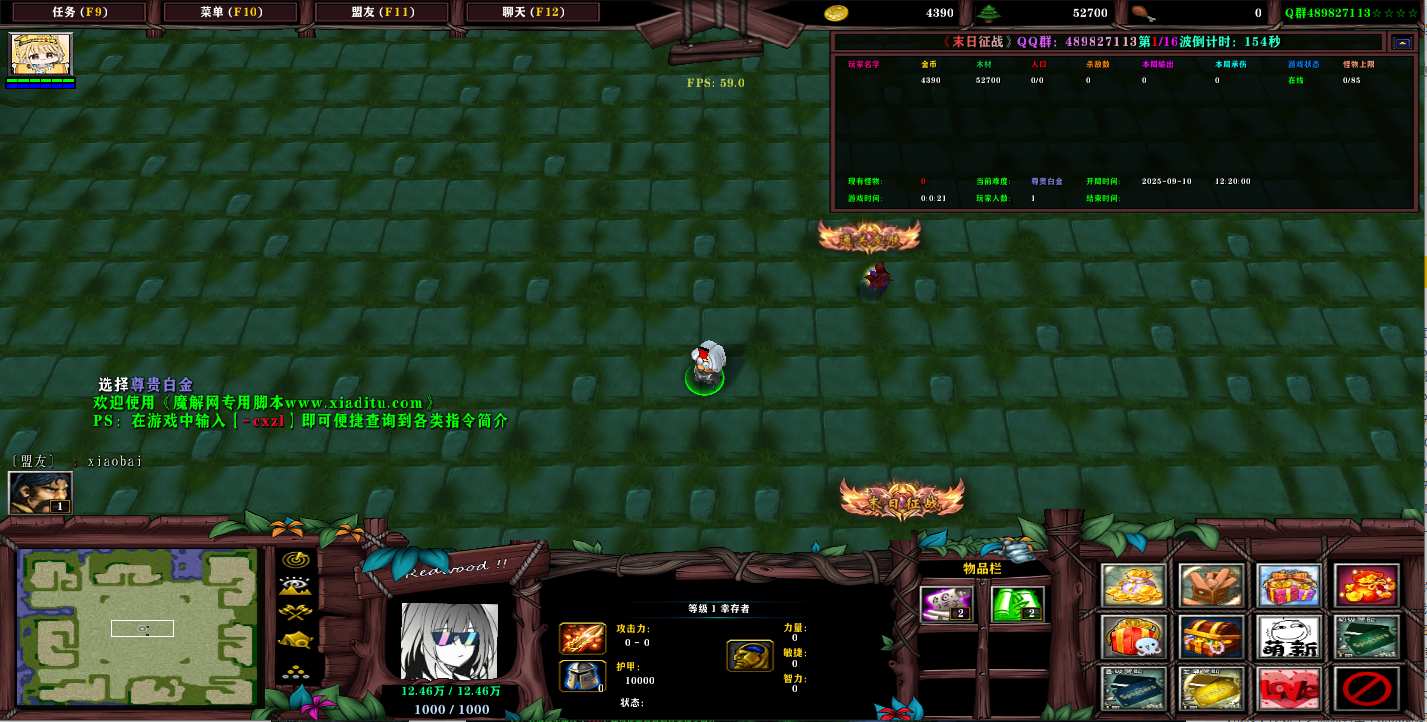The height and width of the screenshot is (722, 1427).
Task: Click on the minimap
Action: click(140, 627)
